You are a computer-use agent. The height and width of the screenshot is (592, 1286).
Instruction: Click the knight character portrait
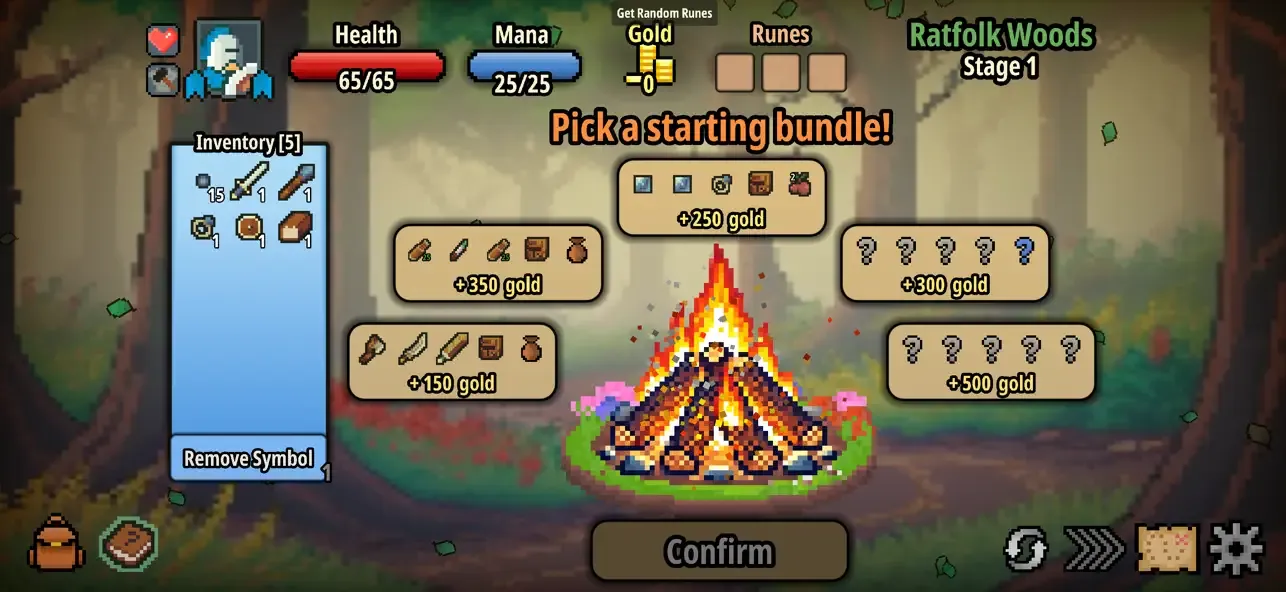[228, 59]
